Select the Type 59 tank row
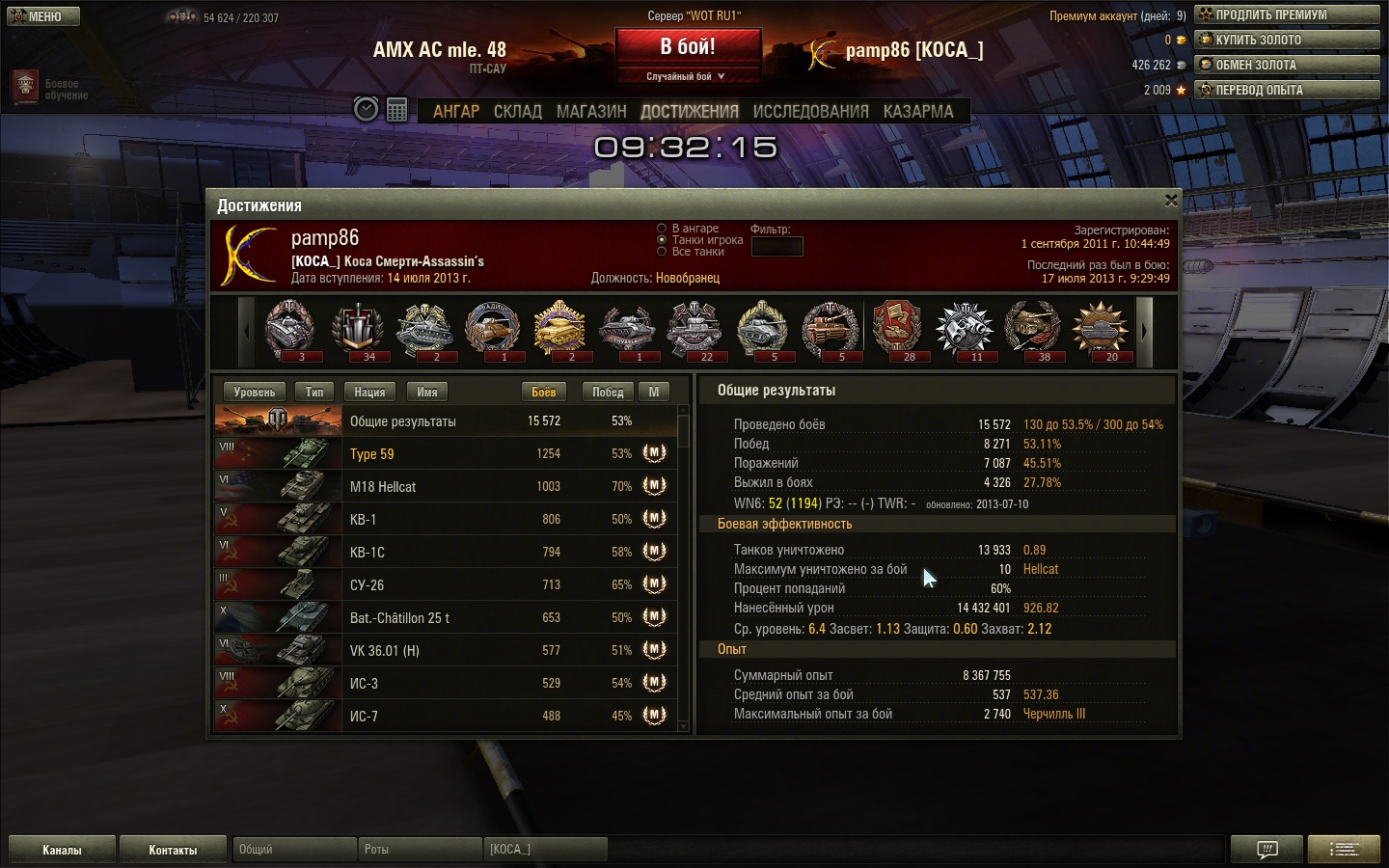1389x868 pixels. point(444,453)
